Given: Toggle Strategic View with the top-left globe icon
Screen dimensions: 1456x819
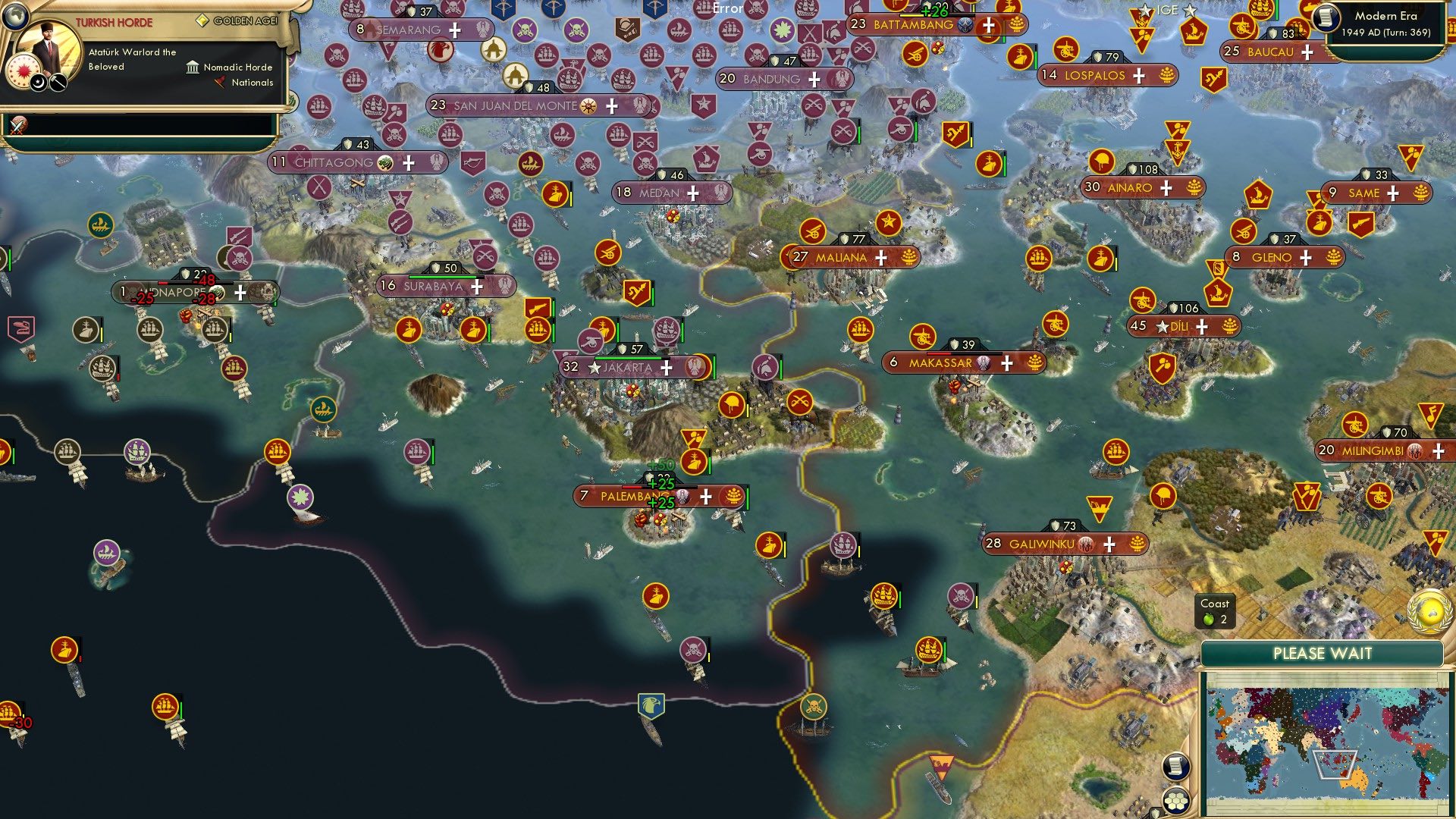Looking at the screenshot, I should click(x=15, y=15).
